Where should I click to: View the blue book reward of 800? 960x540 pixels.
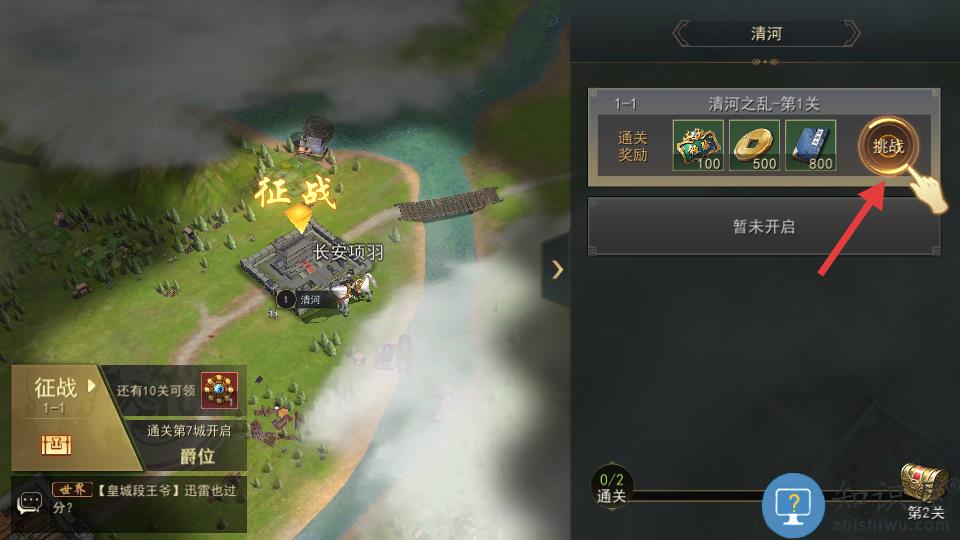pyautogui.click(x=810, y=146)
